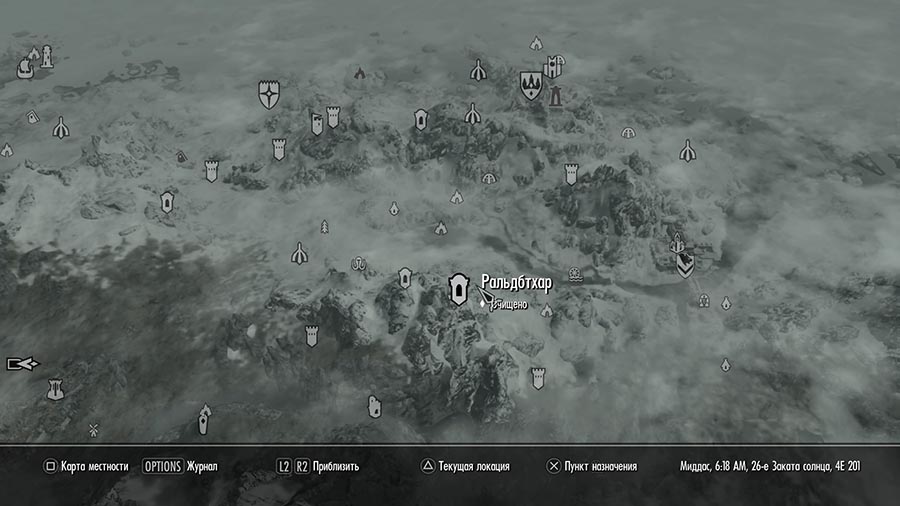Image resolution: width=900 pixels, height=506 pixels.
Task: Open the Карта местности local map
Action: coord(86,466)
